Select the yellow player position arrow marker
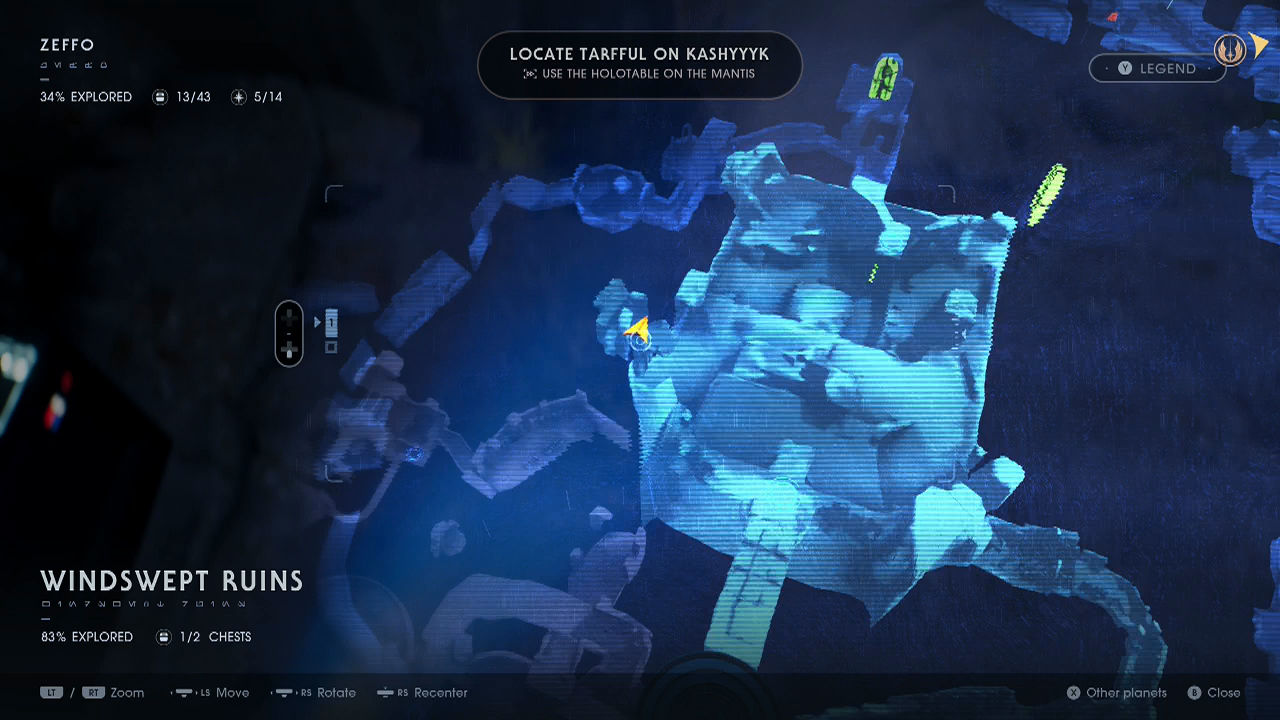 click(638, 330)
